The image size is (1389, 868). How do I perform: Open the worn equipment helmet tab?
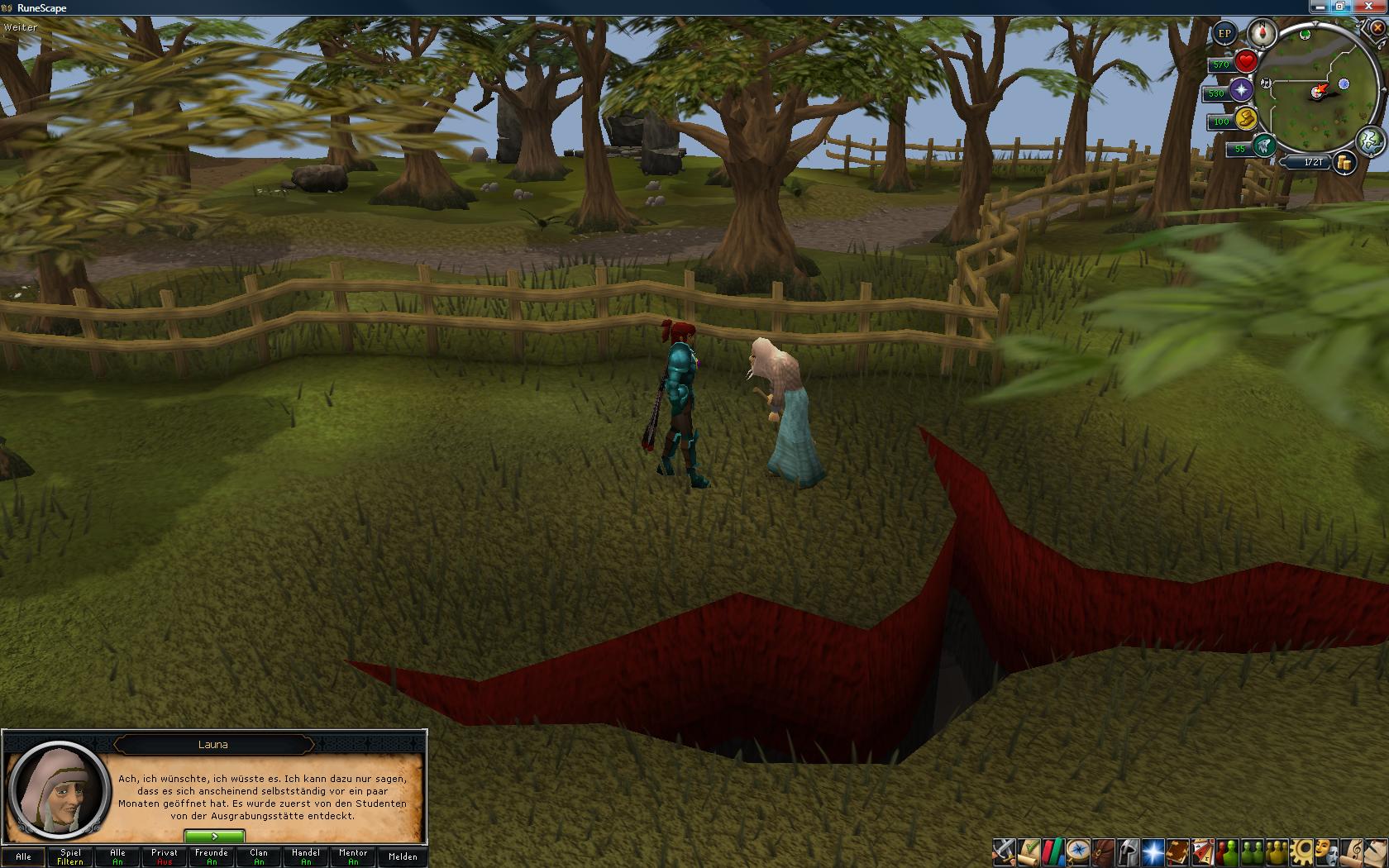(x=1128, y=851)
